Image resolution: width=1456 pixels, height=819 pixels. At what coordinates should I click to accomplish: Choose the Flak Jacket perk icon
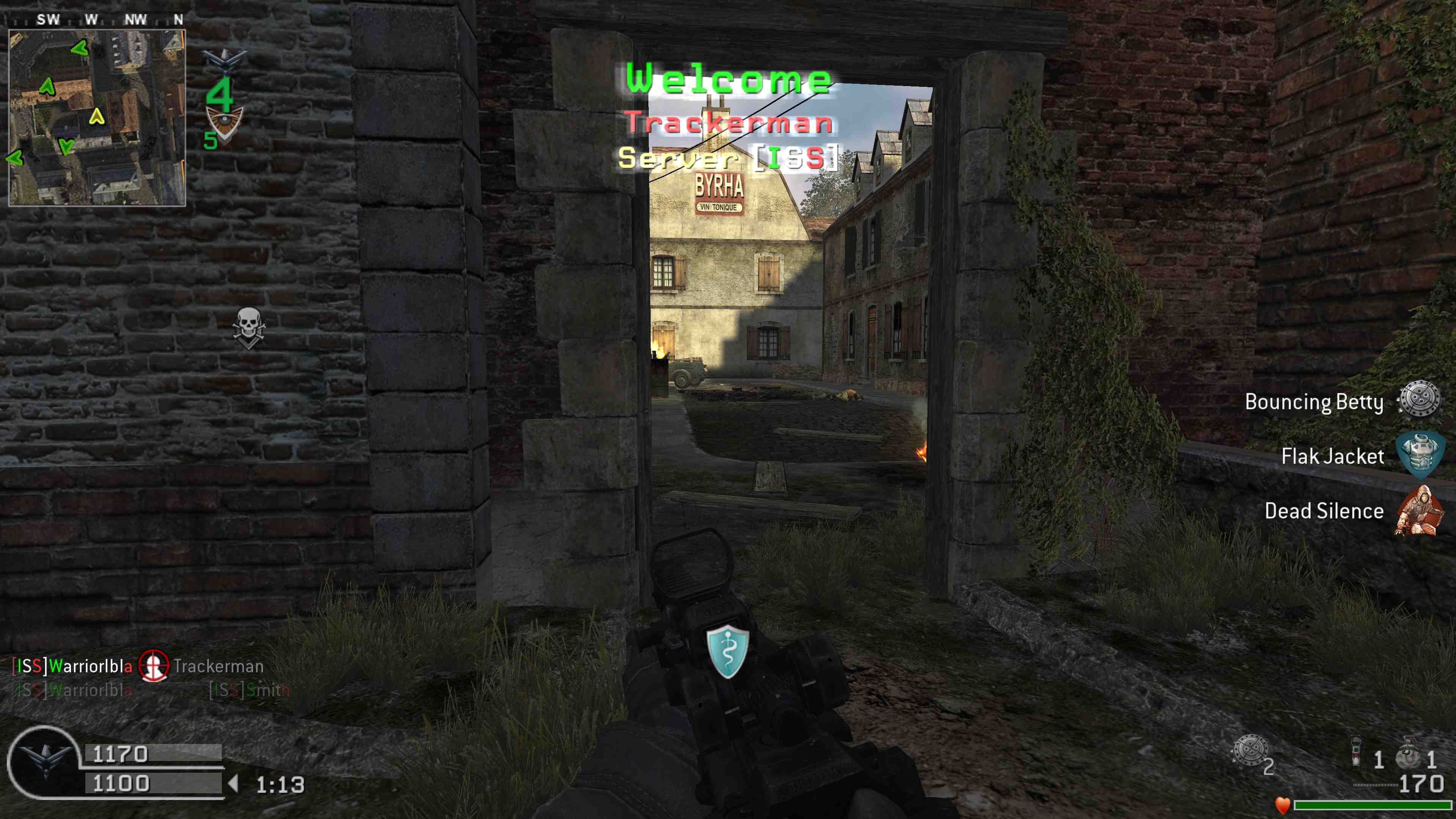coord(1419,455)
